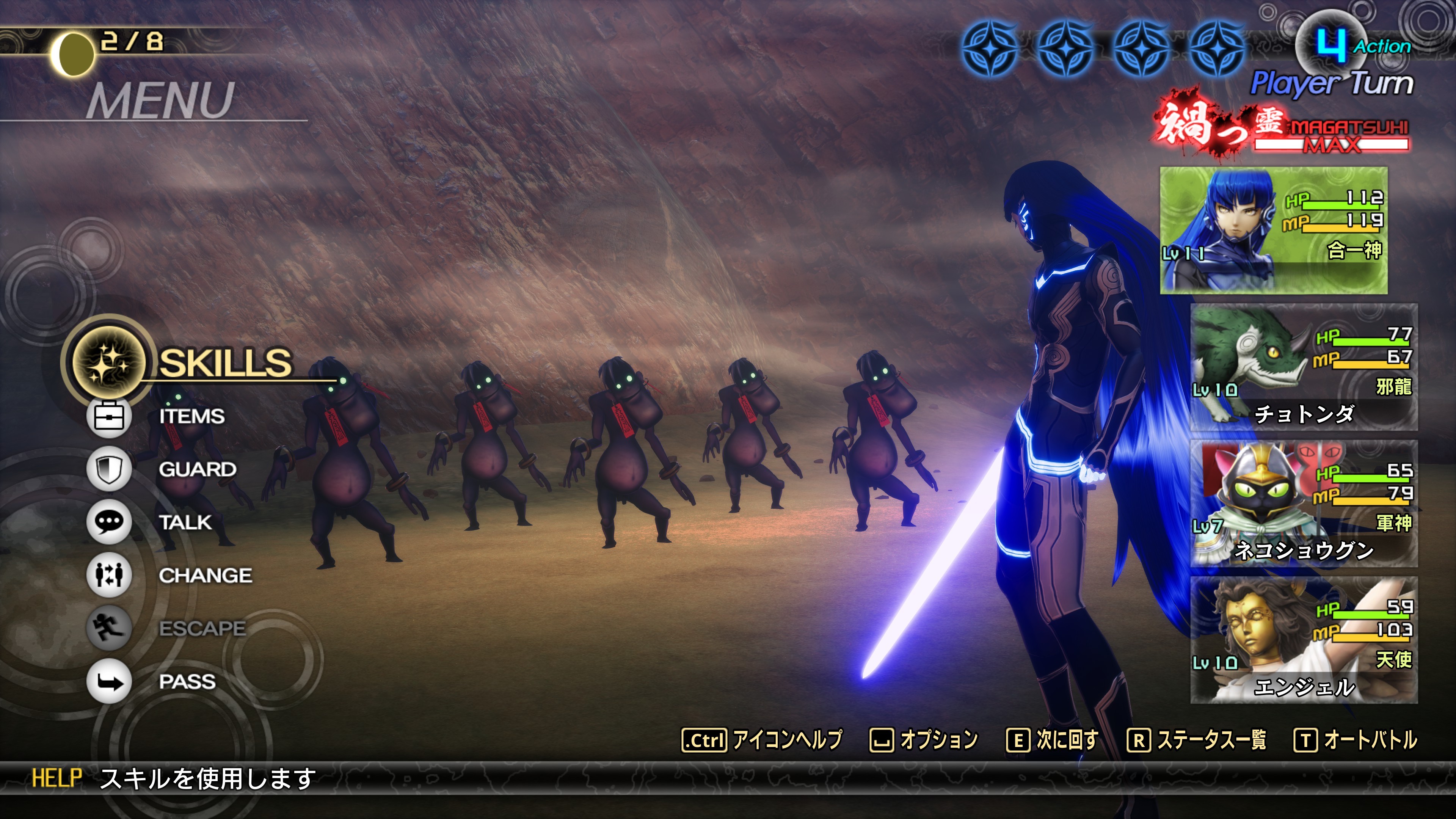Click the briefcase Items icon
Screen dimensions: 1456x819
(108, 417)
